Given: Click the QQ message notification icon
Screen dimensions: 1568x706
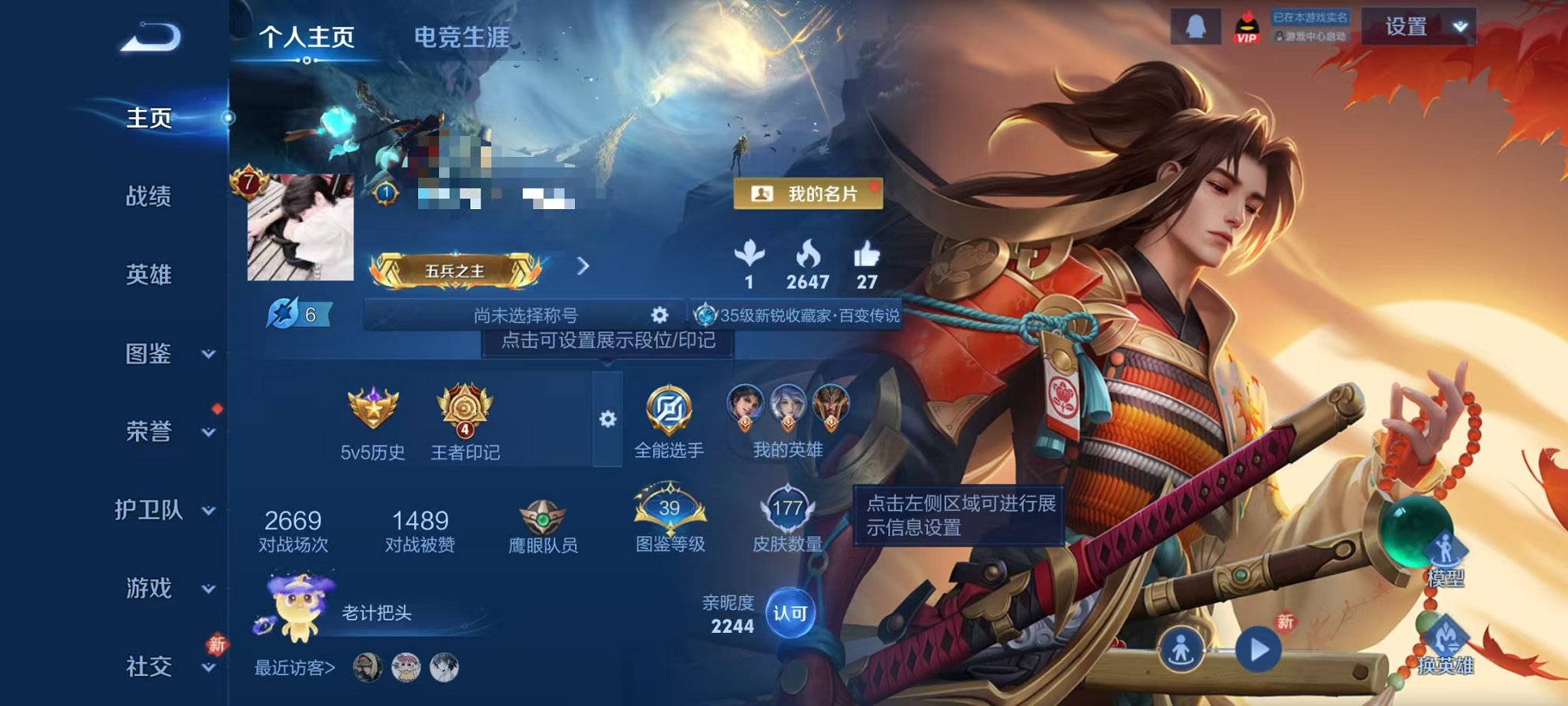Looking at the screenshot, I should coord(1197,26).
